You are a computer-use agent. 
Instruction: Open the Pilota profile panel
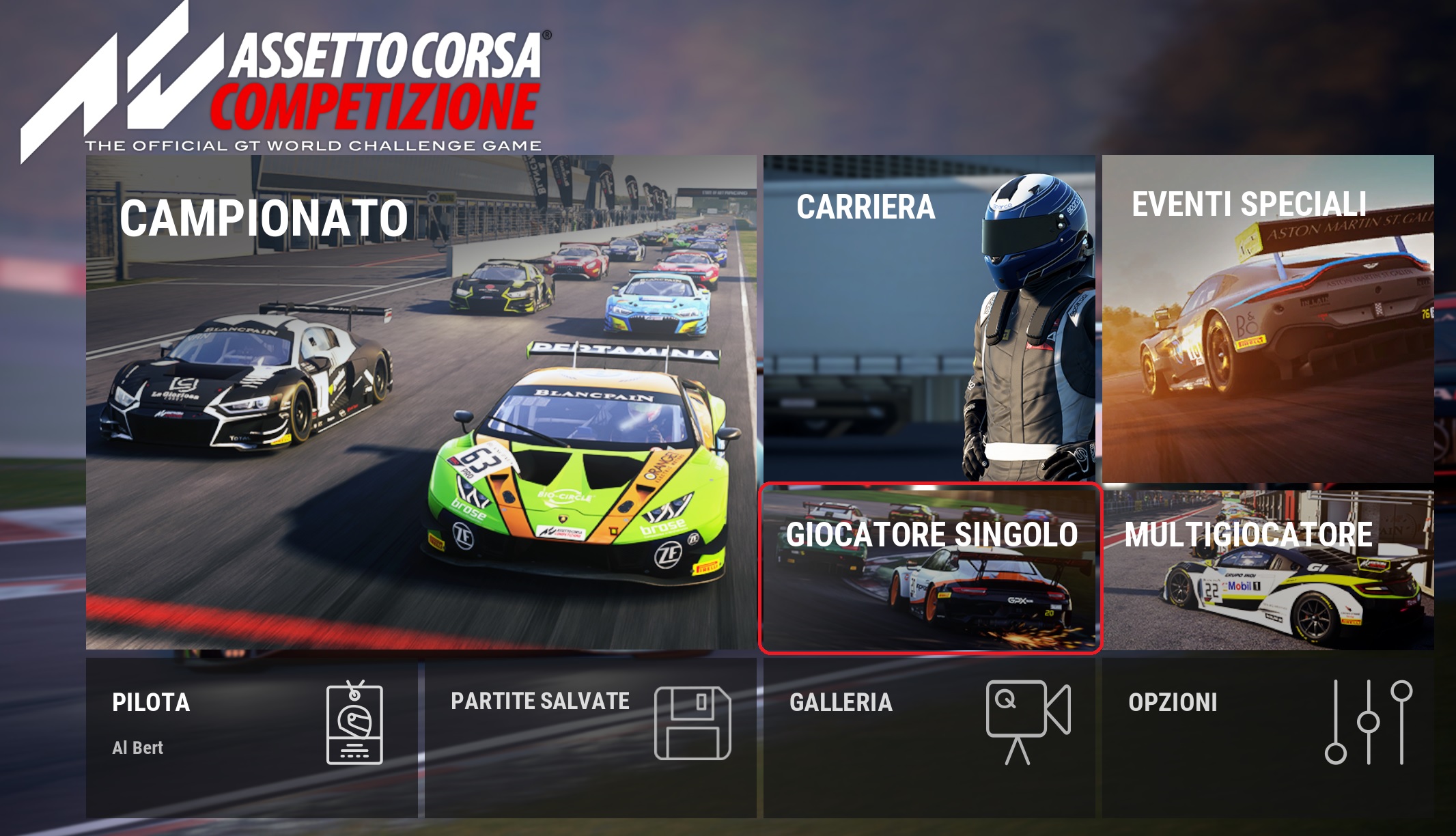click(x=251, y=738)
